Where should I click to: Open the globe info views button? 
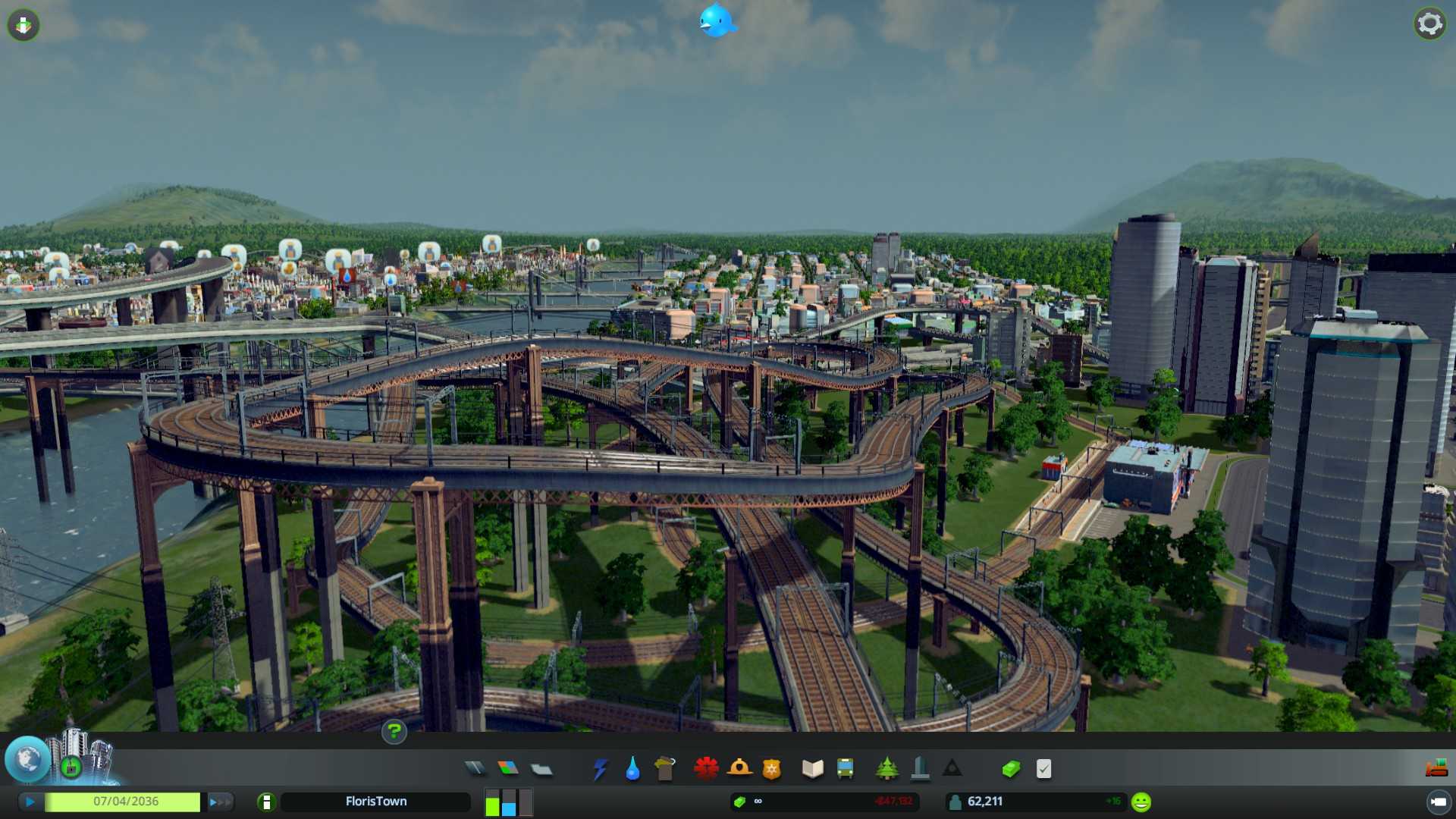(x=28, y=759)
